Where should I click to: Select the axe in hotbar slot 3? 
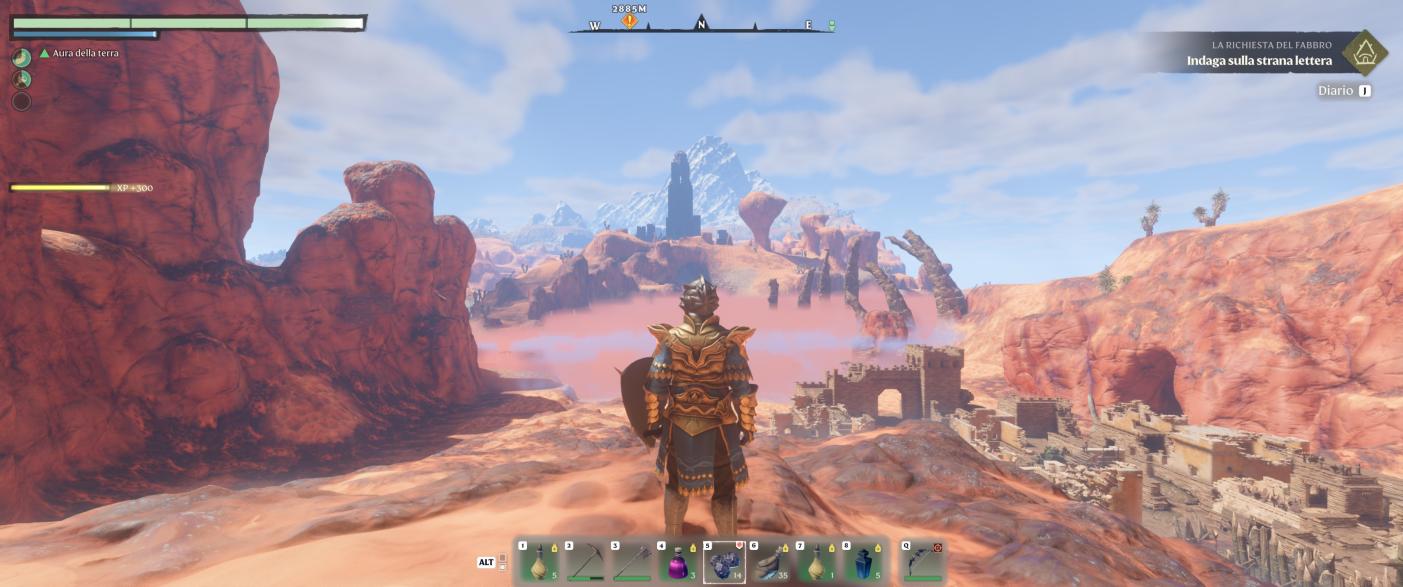[x=632, y=562]
